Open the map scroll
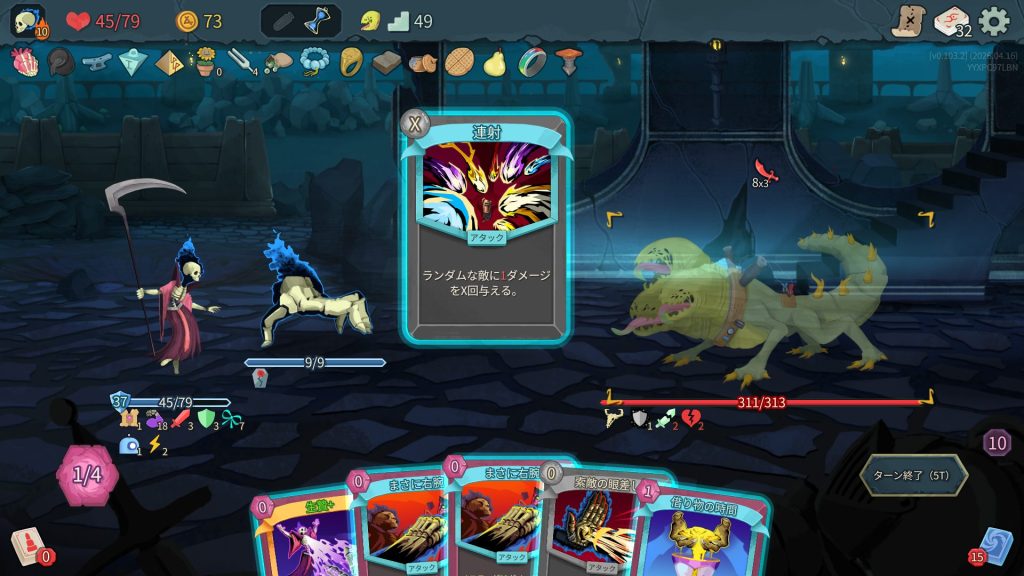 coord(909,21)
